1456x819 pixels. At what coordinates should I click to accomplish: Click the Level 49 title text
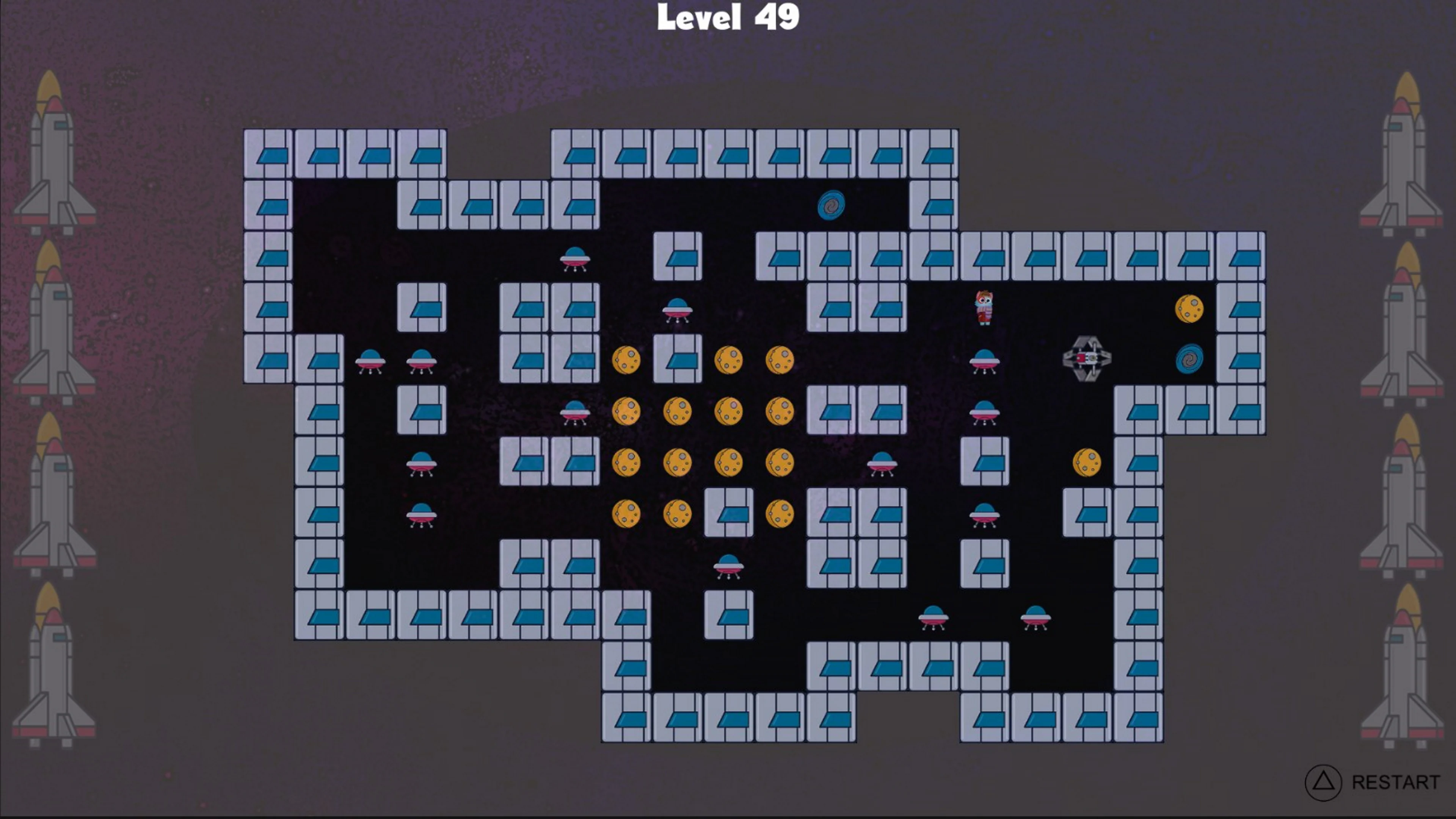point(729,17)
